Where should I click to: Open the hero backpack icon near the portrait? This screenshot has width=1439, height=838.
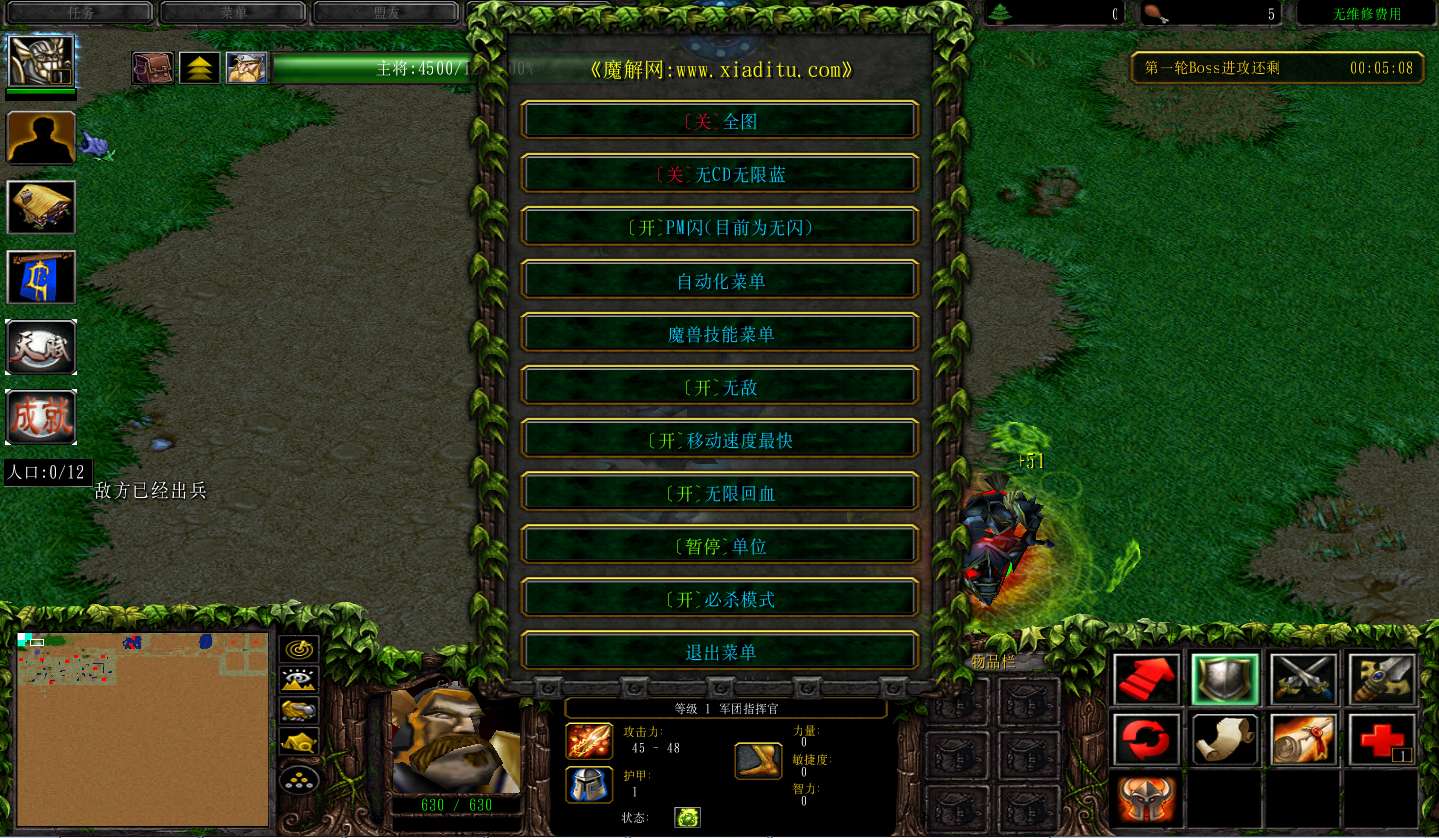tap(151, 66)
